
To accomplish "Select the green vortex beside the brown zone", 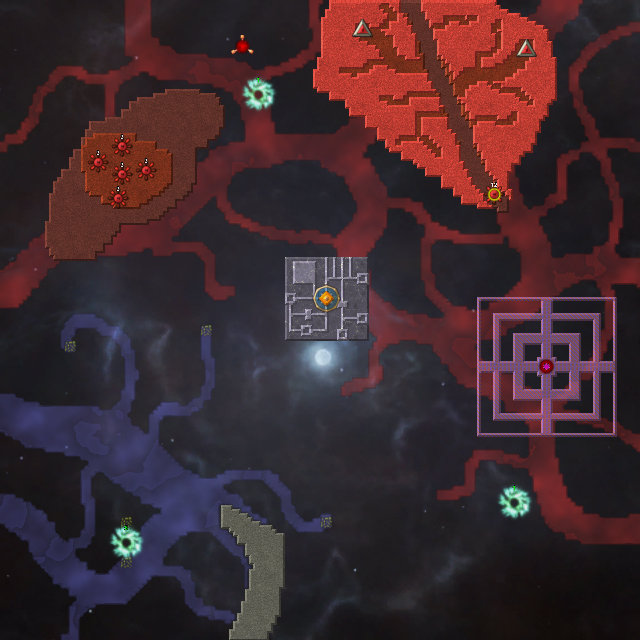I will (258, 94).
